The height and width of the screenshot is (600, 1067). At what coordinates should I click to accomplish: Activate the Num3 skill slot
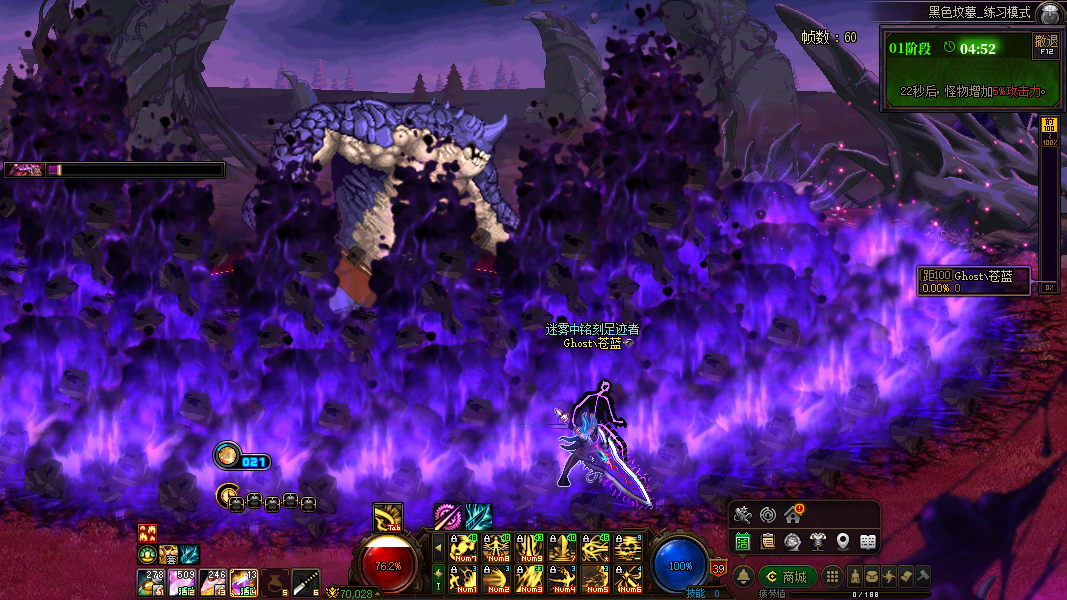click(528, 578)
